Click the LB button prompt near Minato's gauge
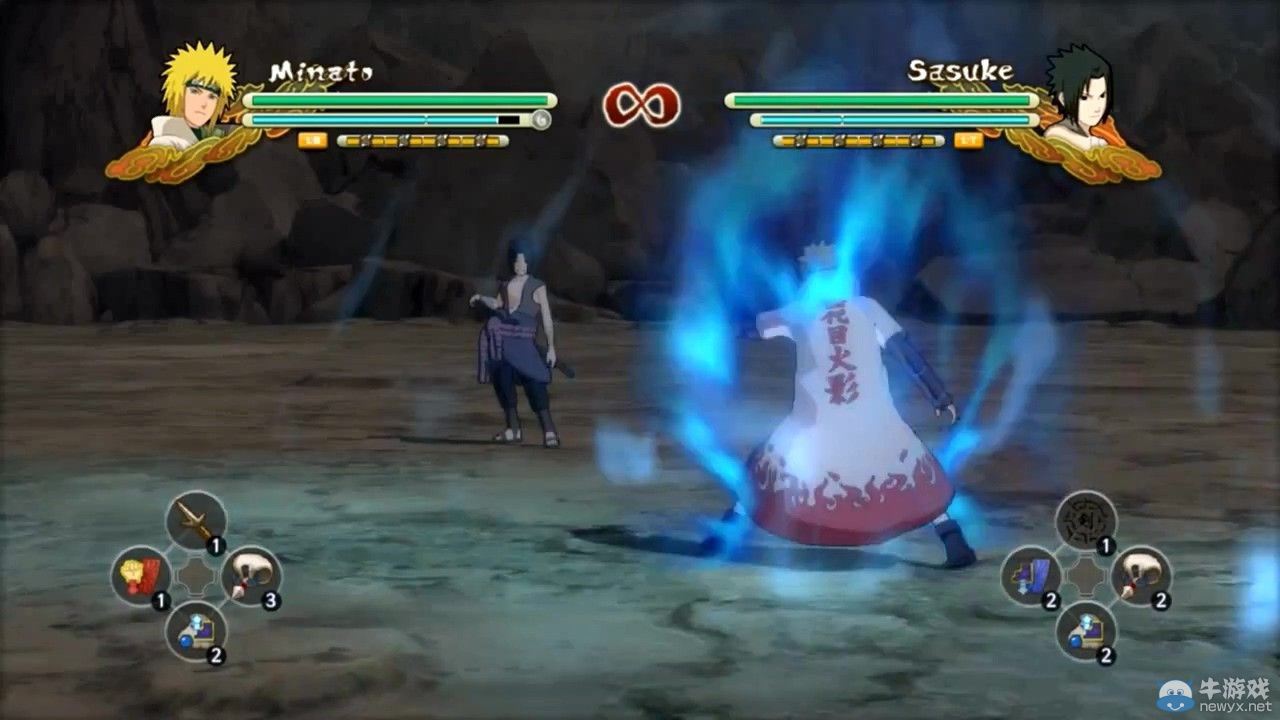Screen dimensions: 1280x720 click(313, 140)
